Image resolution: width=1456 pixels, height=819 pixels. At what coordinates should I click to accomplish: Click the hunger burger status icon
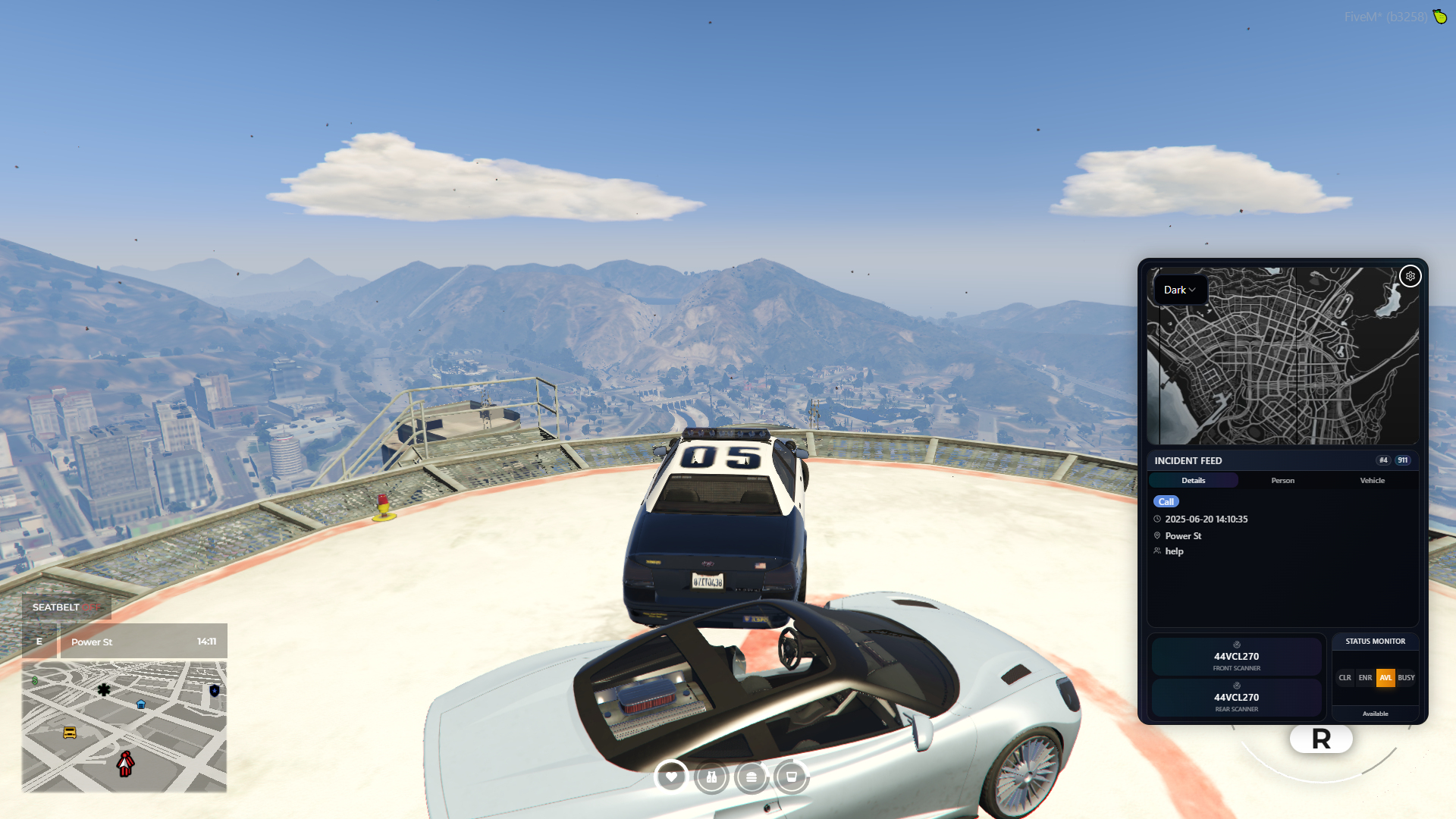tap(752, 777)
